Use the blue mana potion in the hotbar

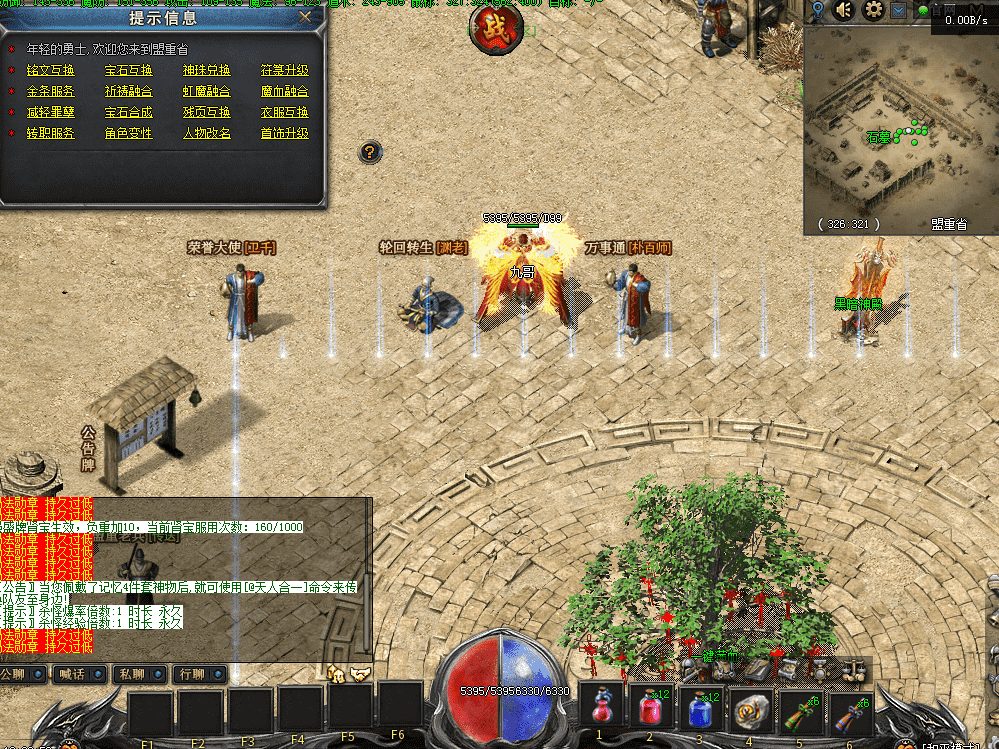click(702, 708)
